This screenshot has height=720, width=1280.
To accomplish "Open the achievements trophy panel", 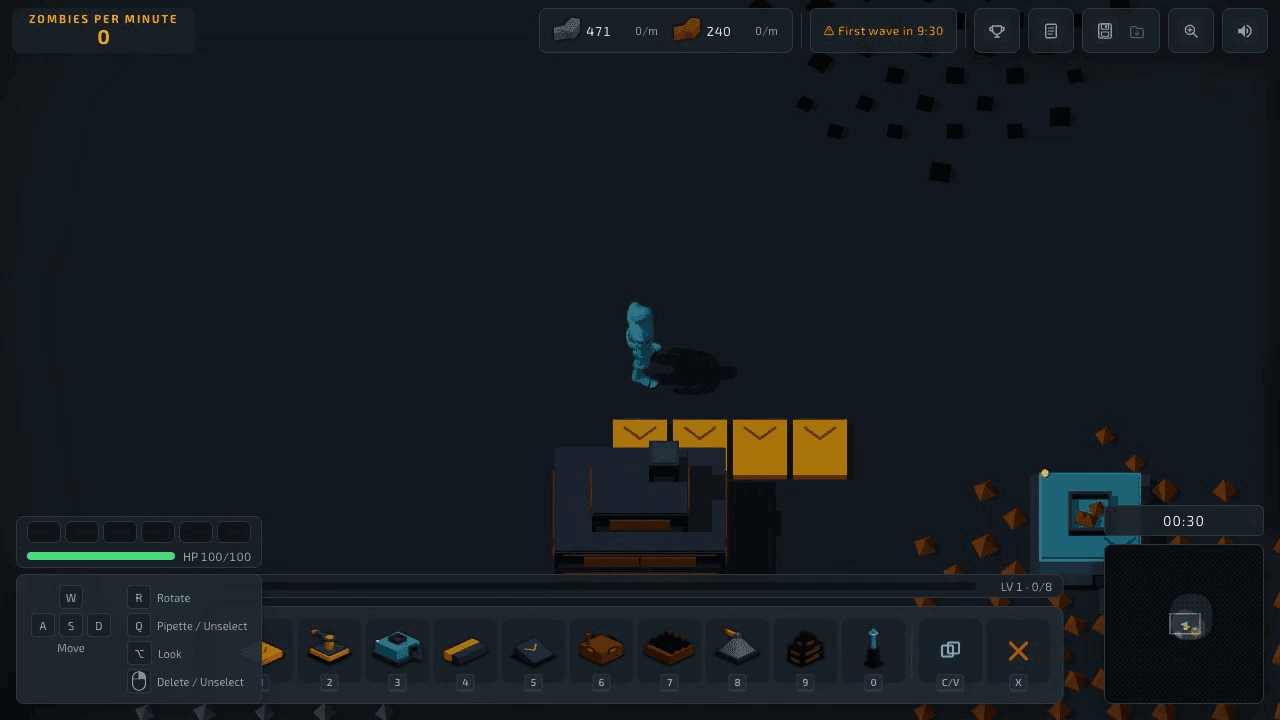I will coord(996,30).
